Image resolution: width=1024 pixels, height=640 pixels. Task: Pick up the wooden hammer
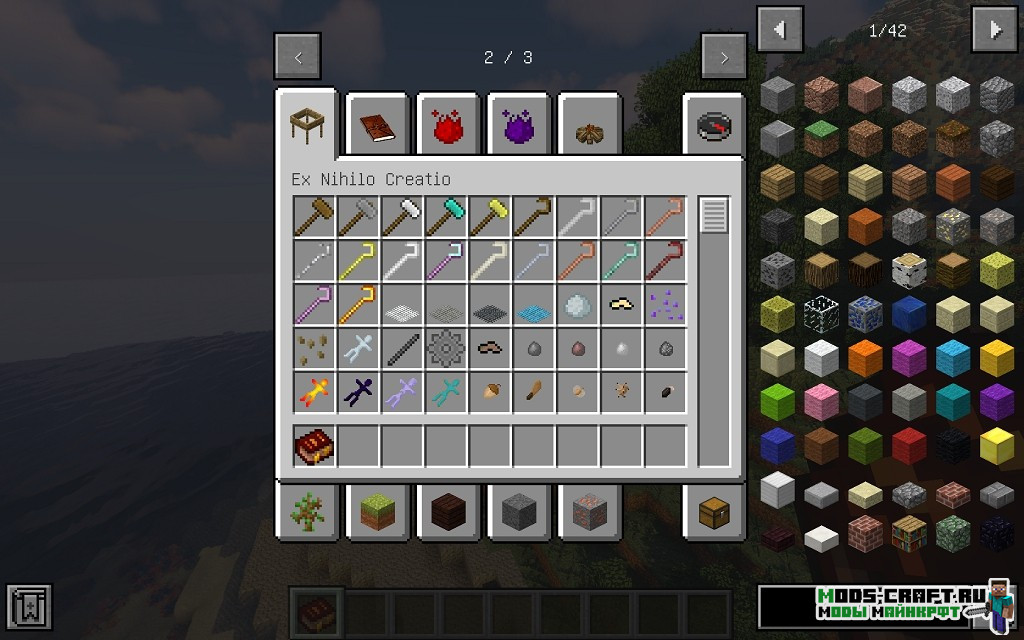314,217
